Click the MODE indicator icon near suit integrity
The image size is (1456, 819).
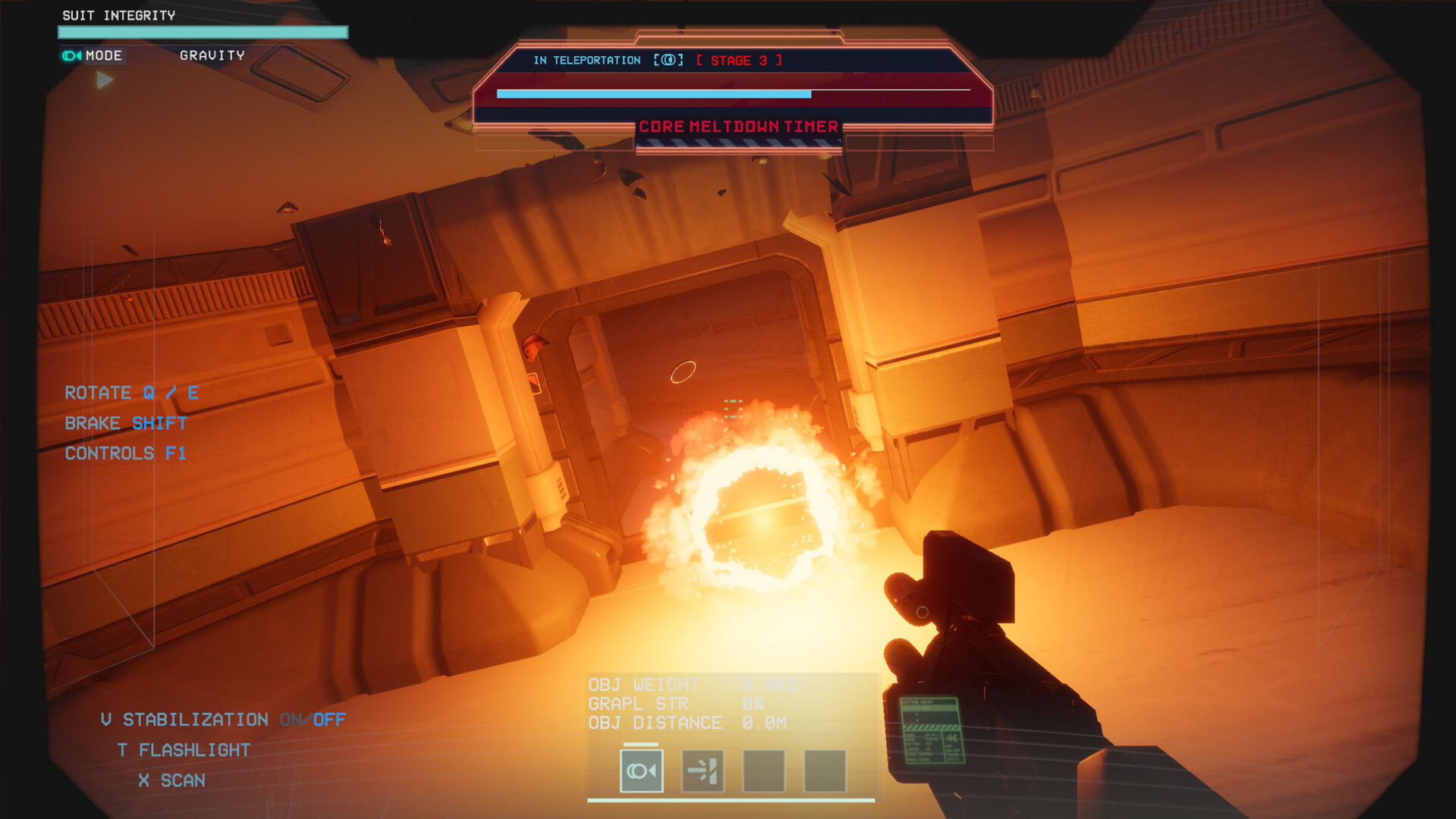click(x=72, y=55)
